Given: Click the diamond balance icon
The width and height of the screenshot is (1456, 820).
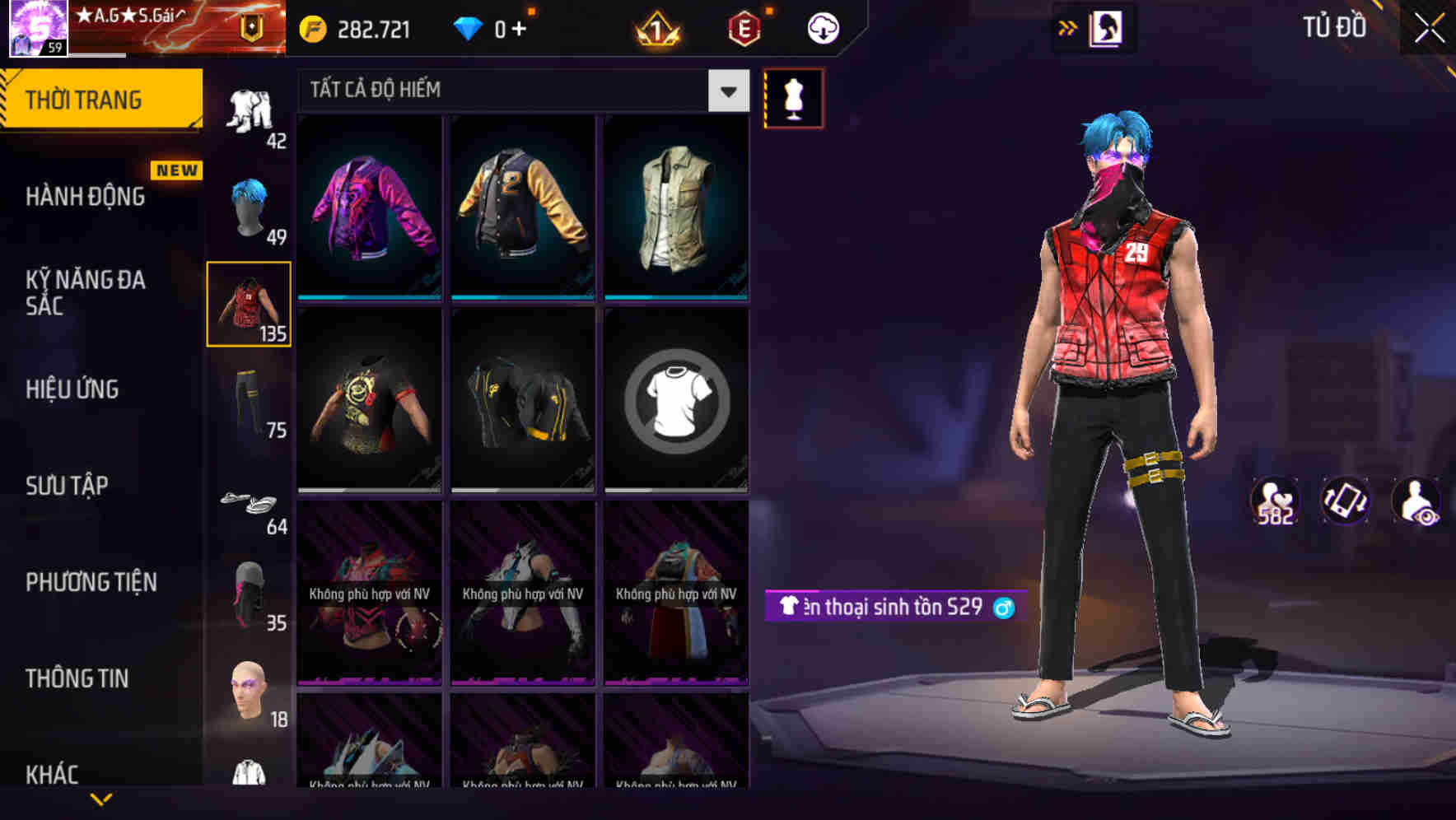Looking at the screenshot, I should pos(468,27).
